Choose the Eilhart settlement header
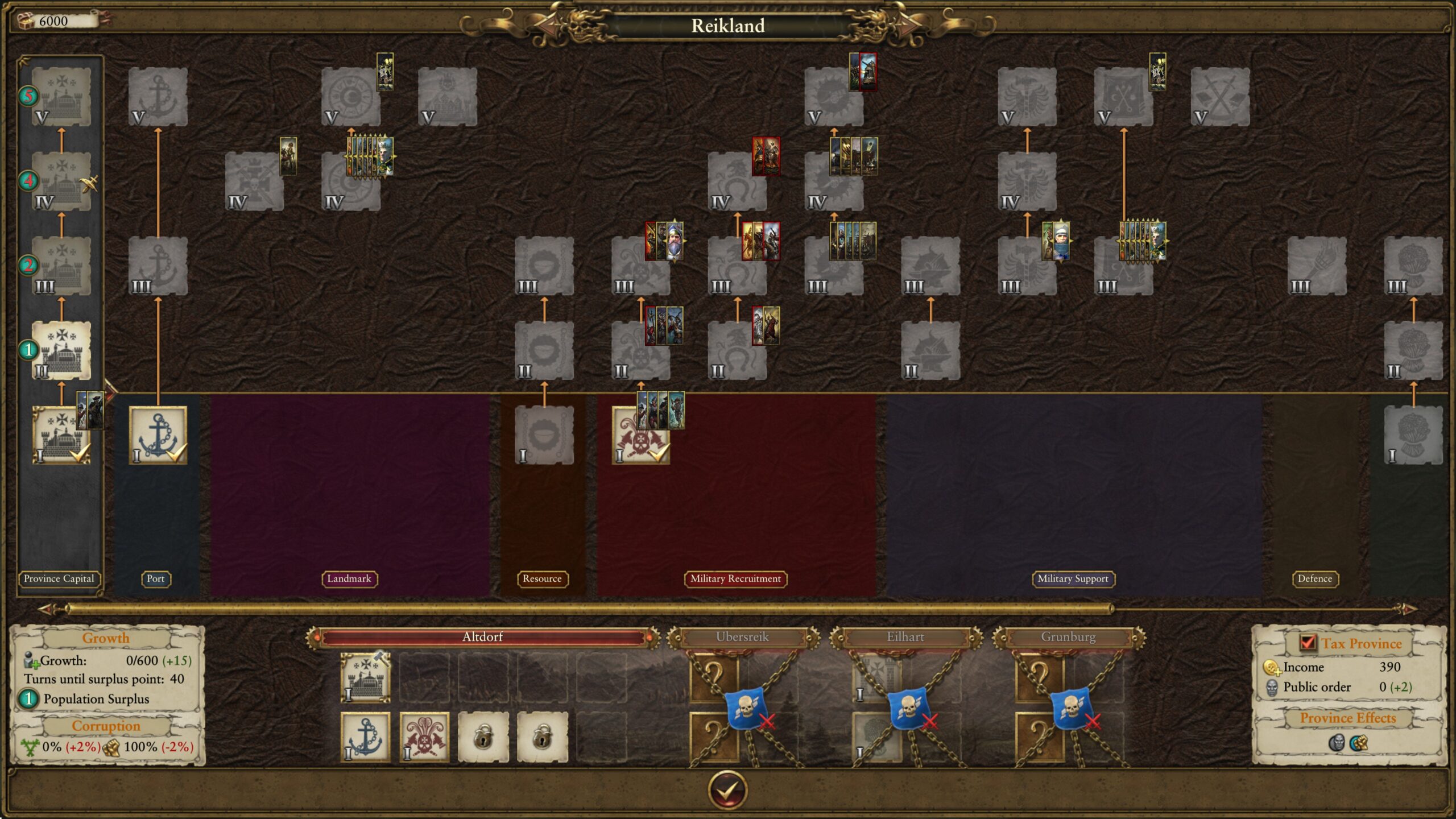This screenshot has width=1456, height=819. (905, 637)
